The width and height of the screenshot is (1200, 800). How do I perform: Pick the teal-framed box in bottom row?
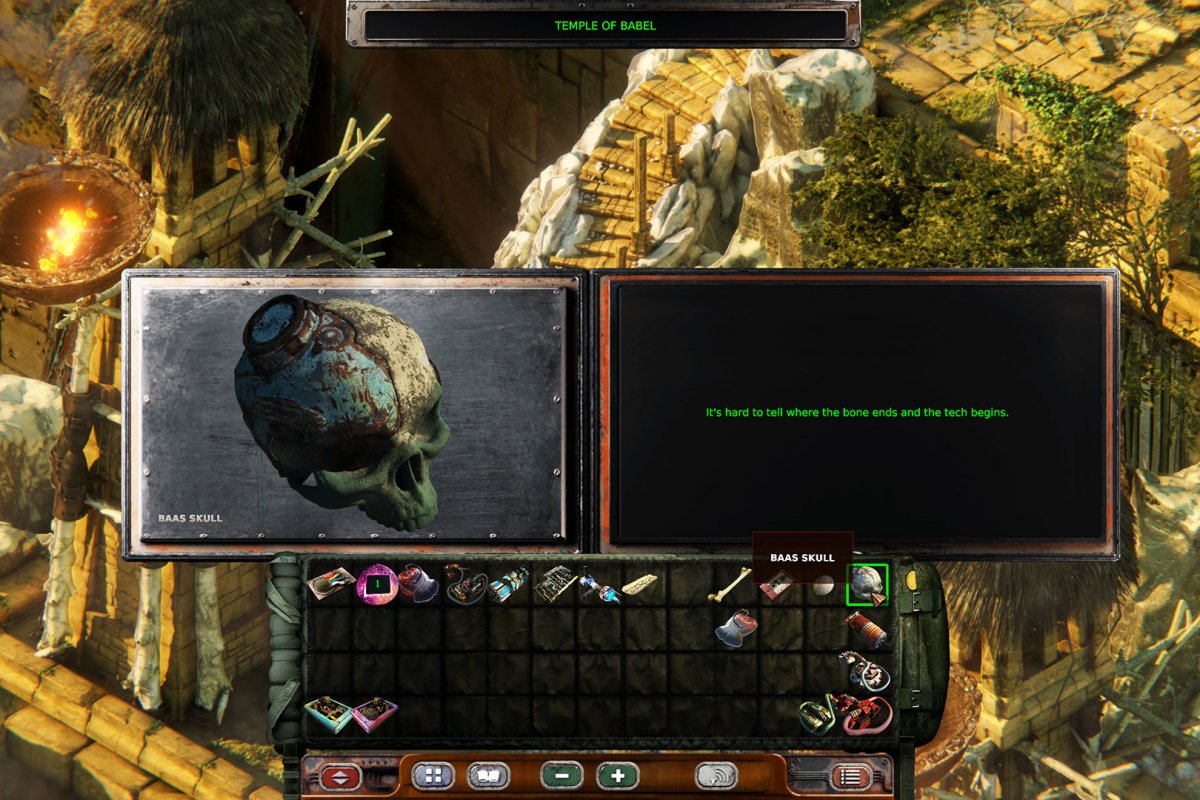[328, 714]
